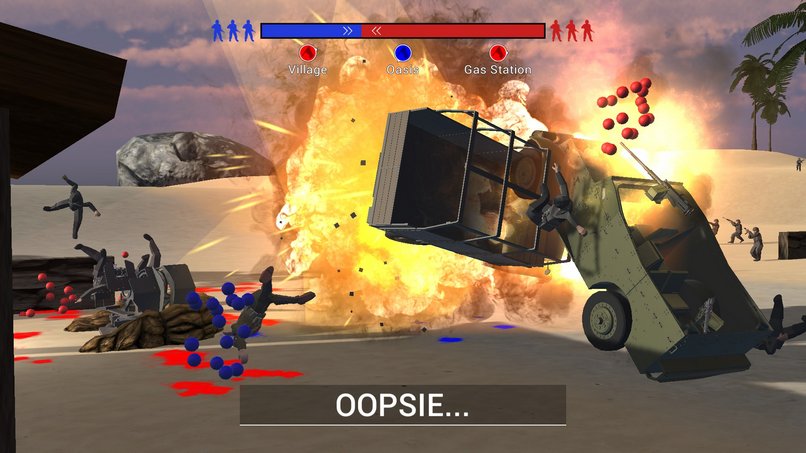Select the blue Oasis capture point icon
The width and height of the screenshot is (806, 453).
(x=403, y=53)
